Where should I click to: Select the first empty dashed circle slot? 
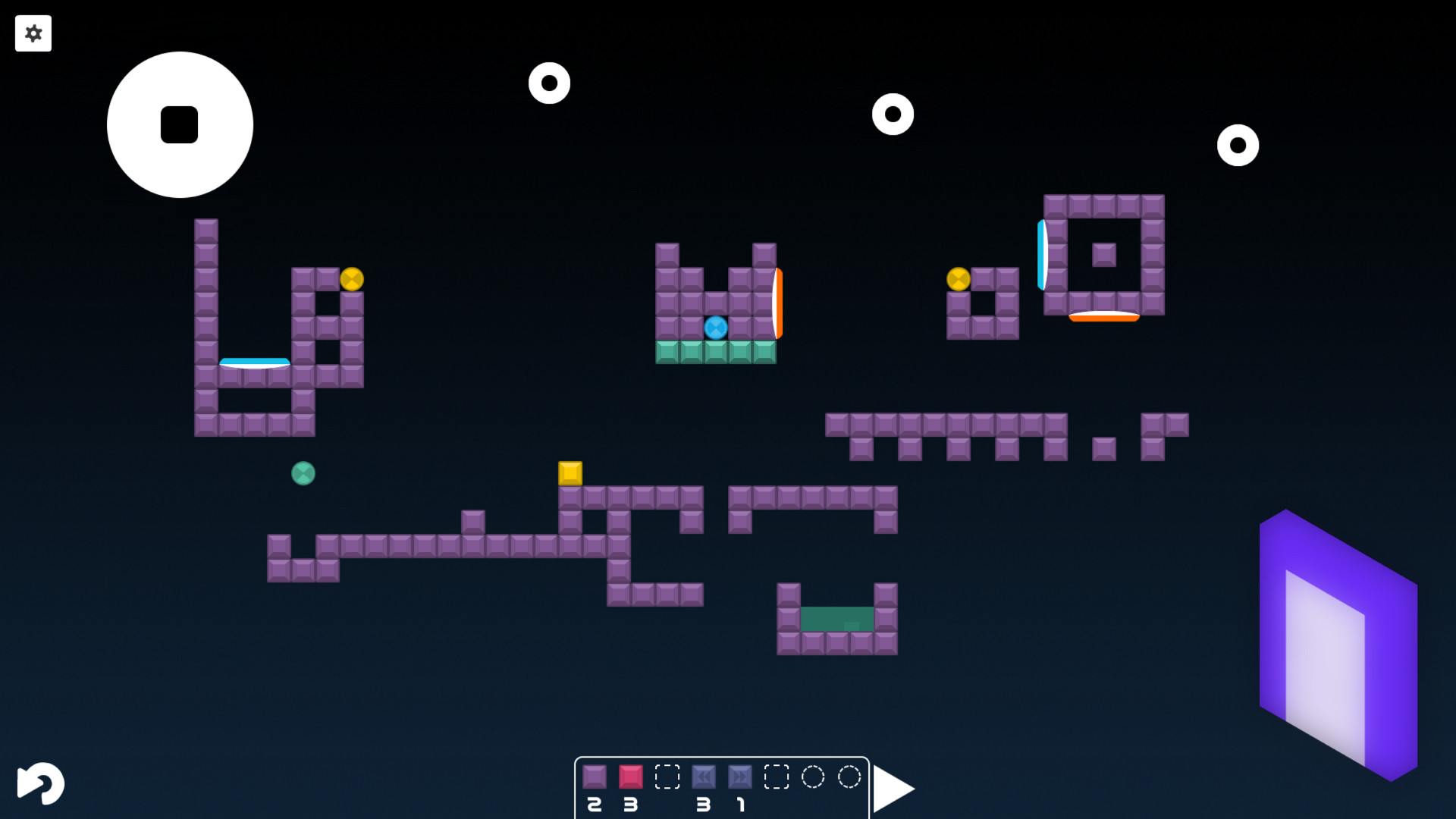tap(812, 777)
